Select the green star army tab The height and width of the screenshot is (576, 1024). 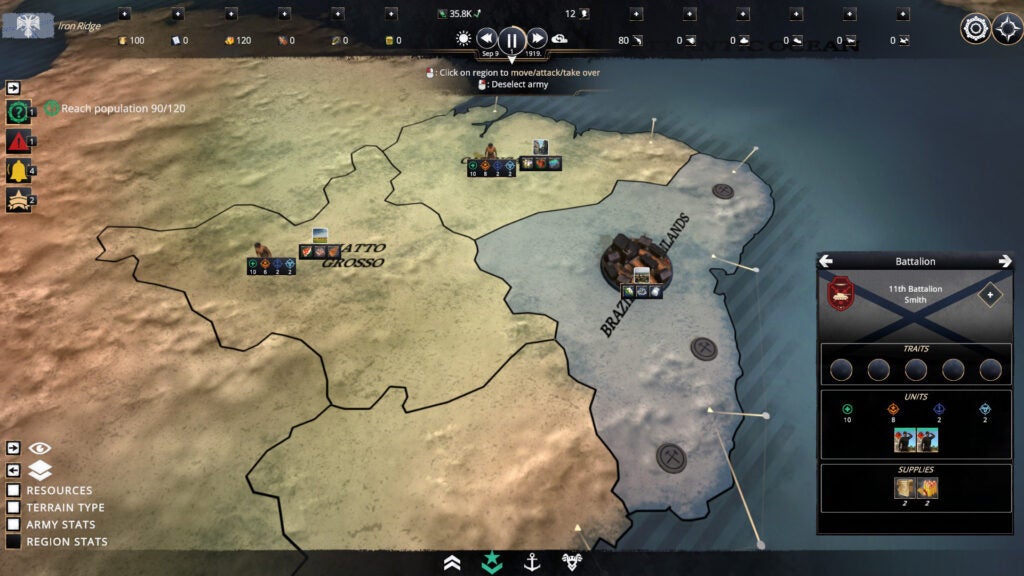491,563
